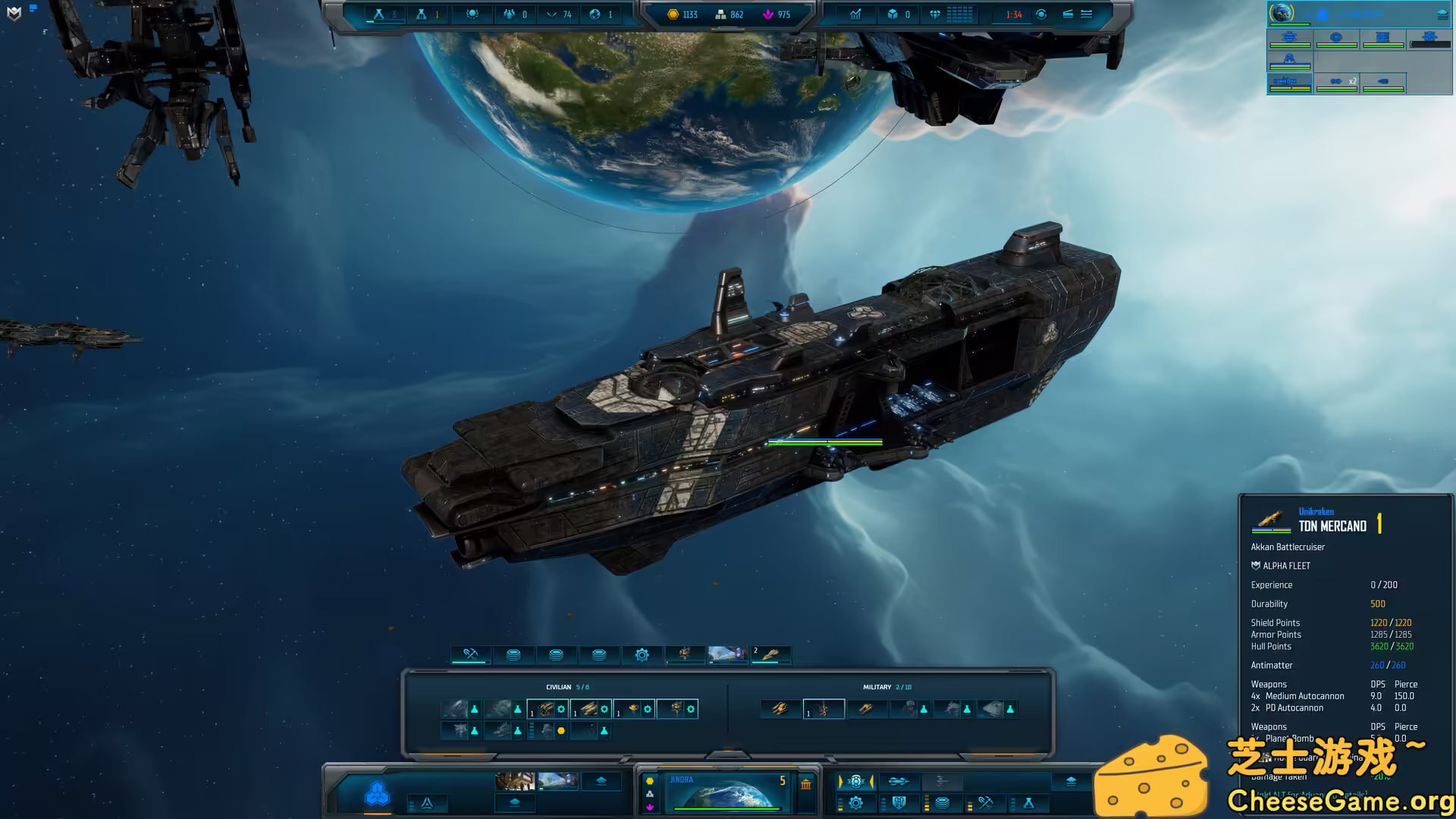Viewport: 1456px width, 819px height.
Task: Click the Alpha Fleet emblem in the ship info panel
Action: (1254, 566)
